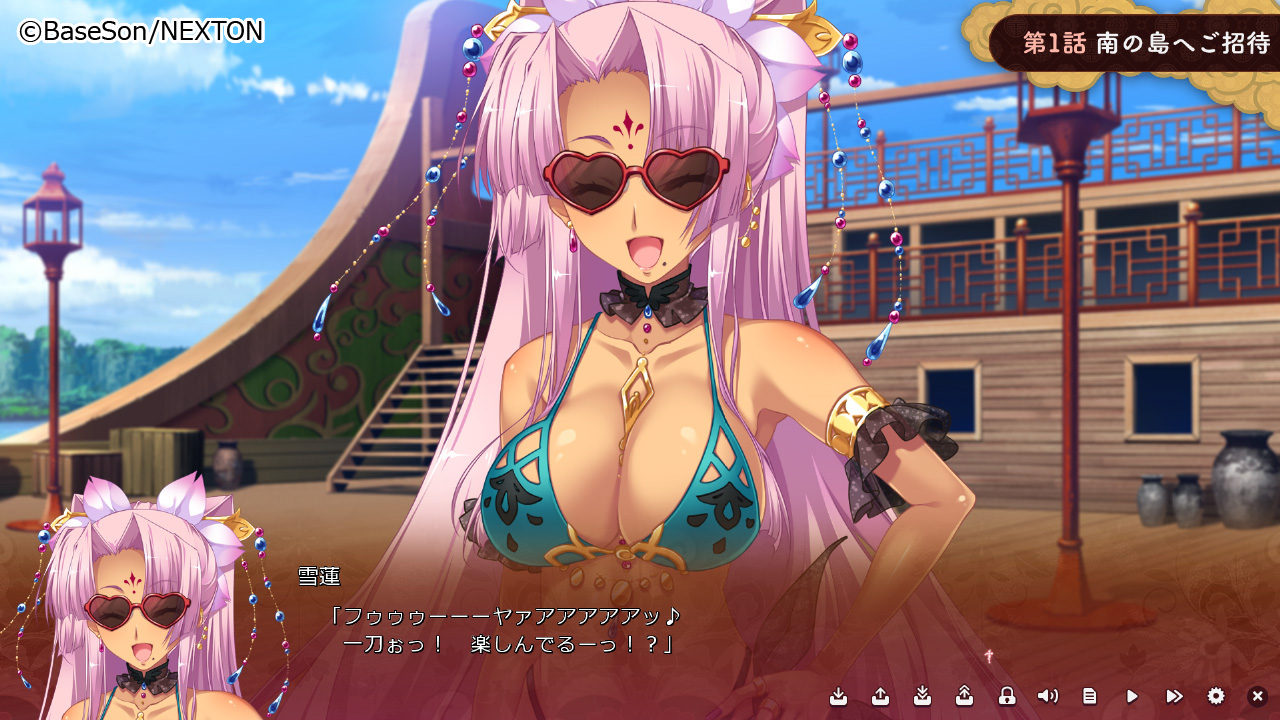Toggle the padlock icon
1280x720 pixels.
[x=1007, y=696]
